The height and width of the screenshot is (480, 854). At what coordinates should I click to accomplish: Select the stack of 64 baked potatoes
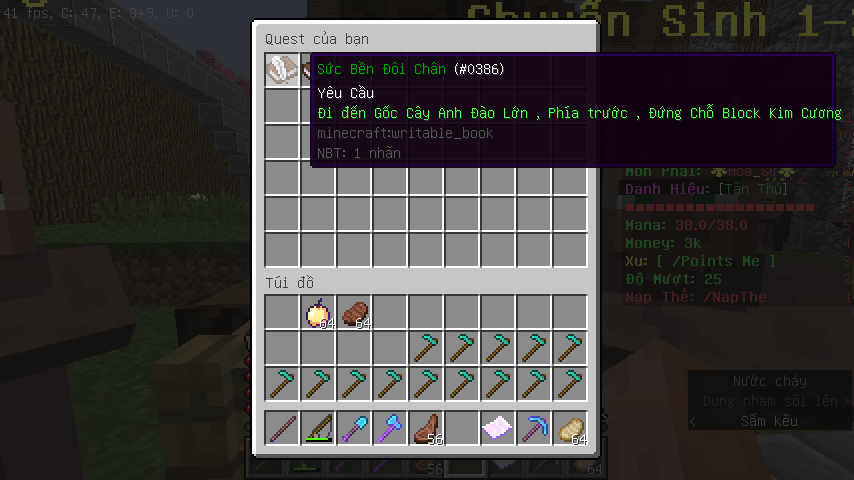570,429
